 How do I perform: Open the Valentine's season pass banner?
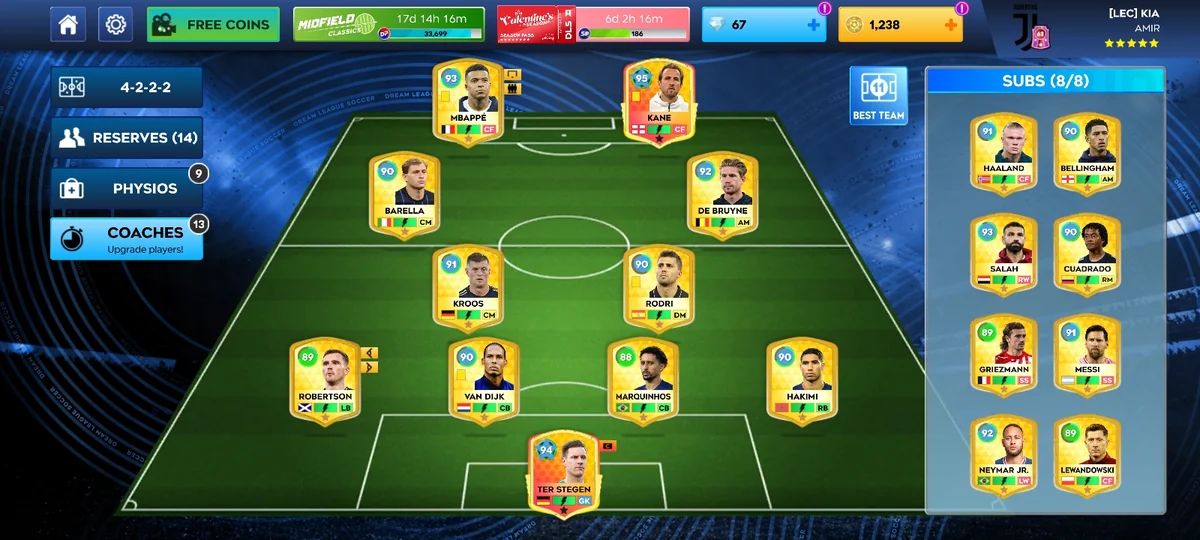(593, 24)
